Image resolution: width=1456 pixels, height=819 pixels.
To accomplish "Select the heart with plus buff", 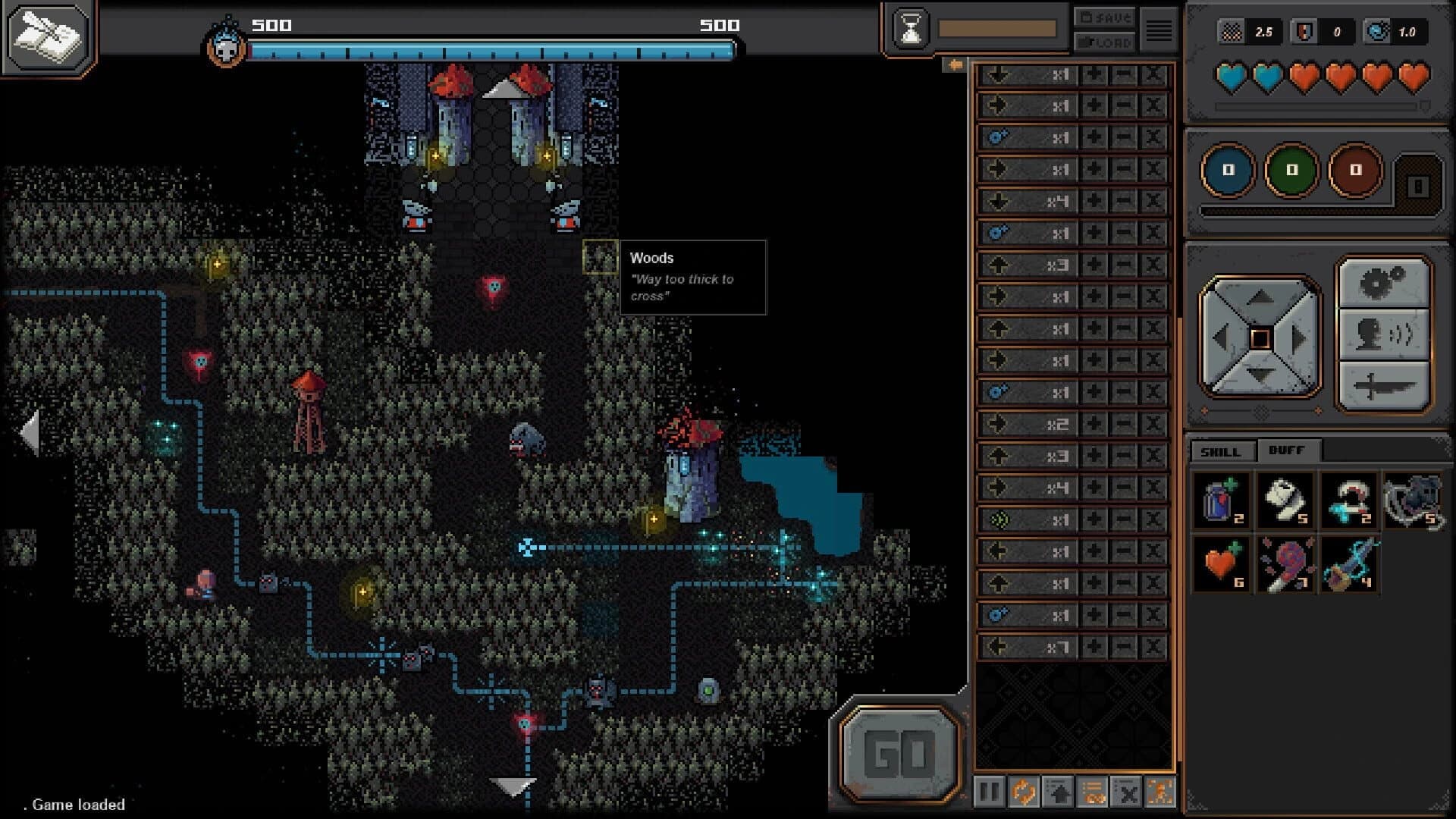I will (x=1221, y=564).
